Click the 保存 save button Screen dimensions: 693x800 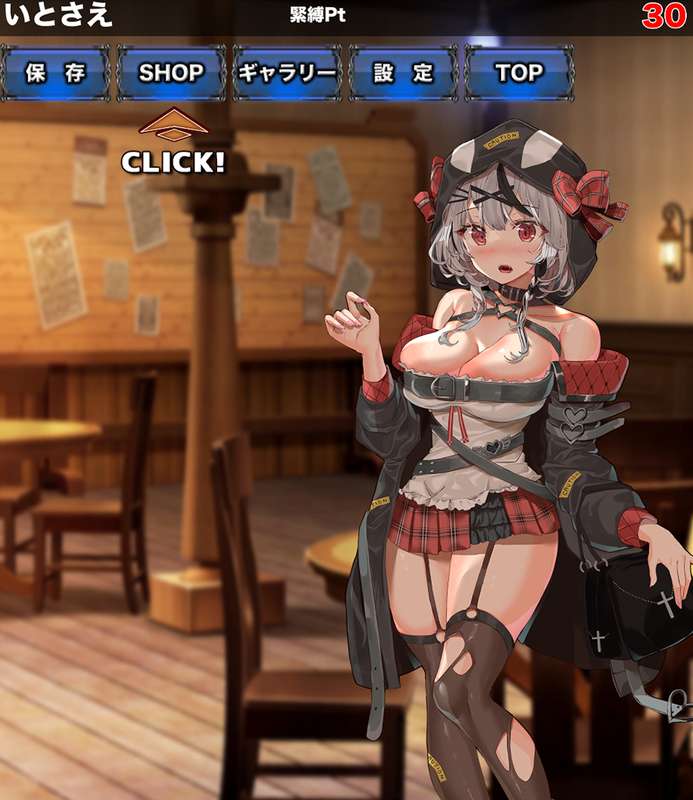tap(54, 73)
